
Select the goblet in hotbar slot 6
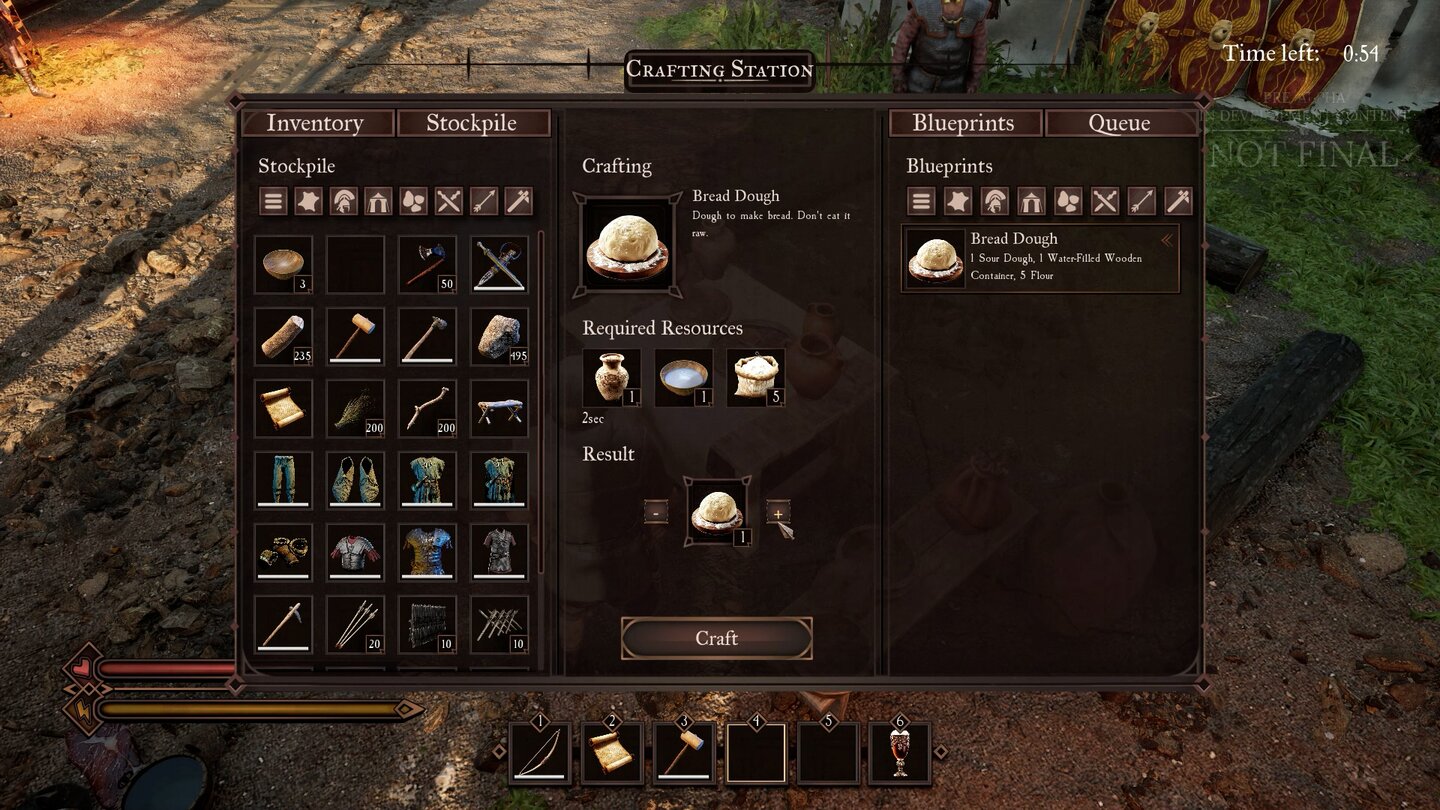point(898,753)
